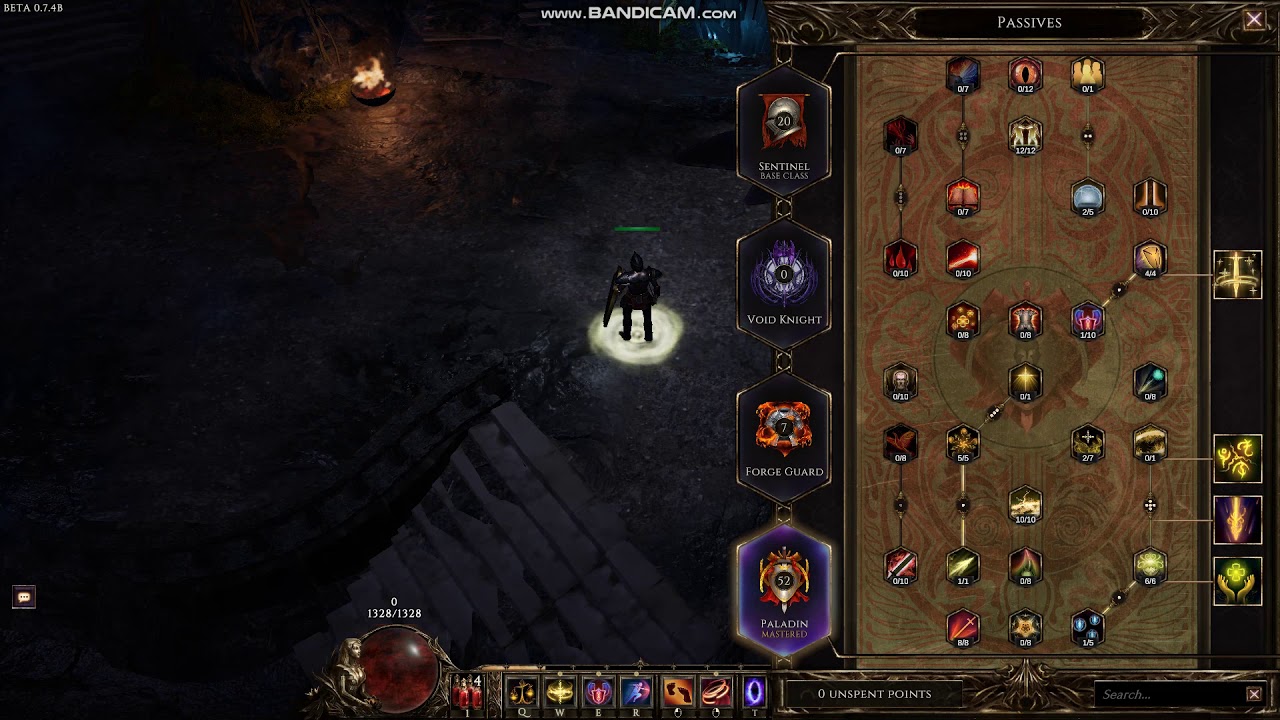This screenshot has height=720, width=1280.
Task: Open the chat bubble icon
Action: [24, 597]
